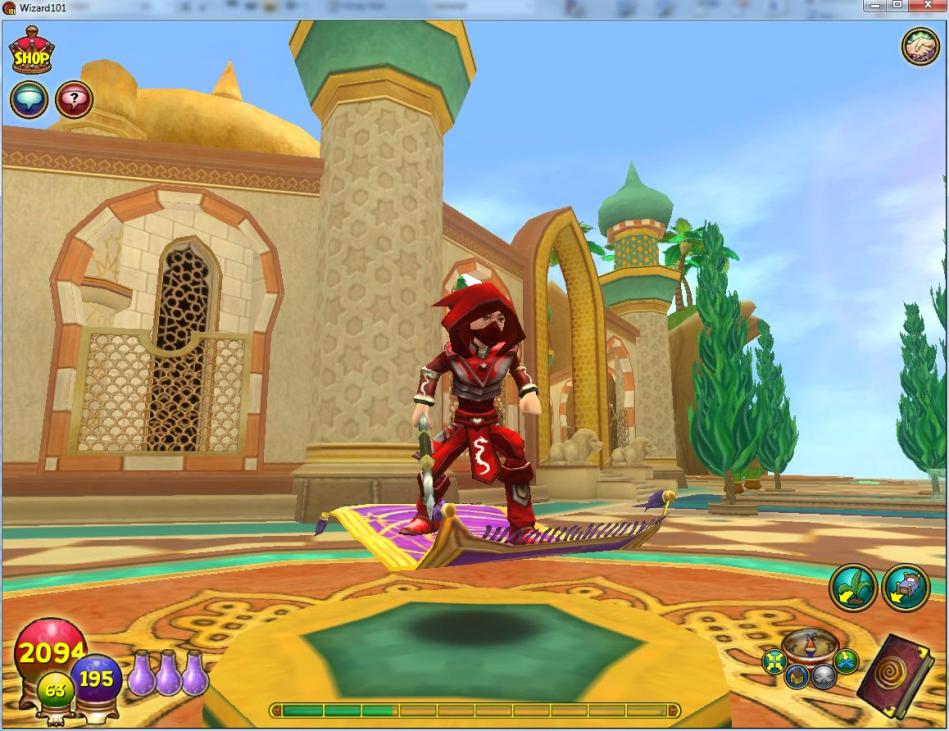The width and height of the screenshot is (949, 731).
Task: Click the red question mark help button
Action: pos(74,100)
